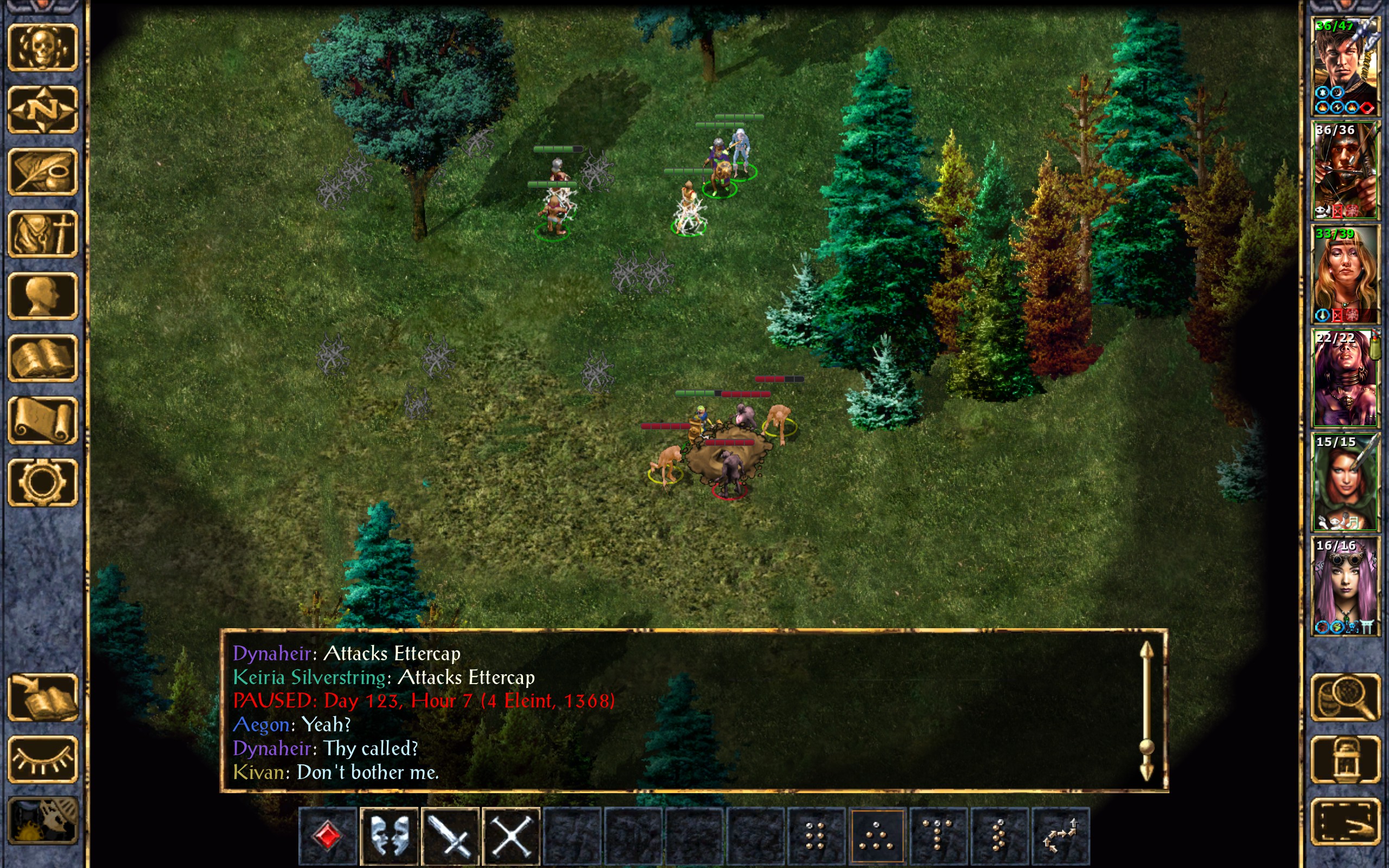
Task: Choose the sword attack action button
Action: pyautogui.click(x=450, y=835)
